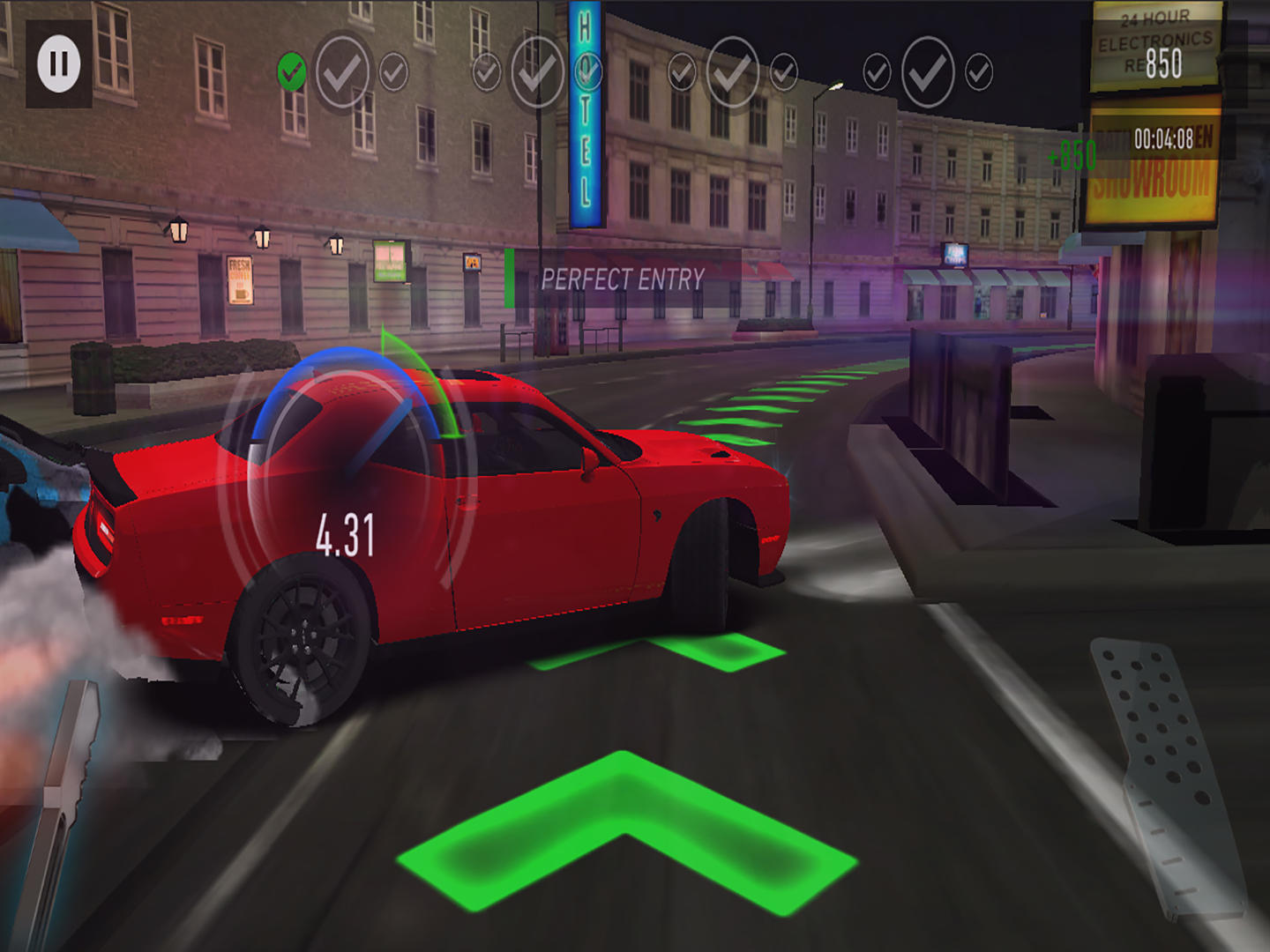Click the 4.31 drift timer
This screenshot has height=952, width=1270.
347,533
